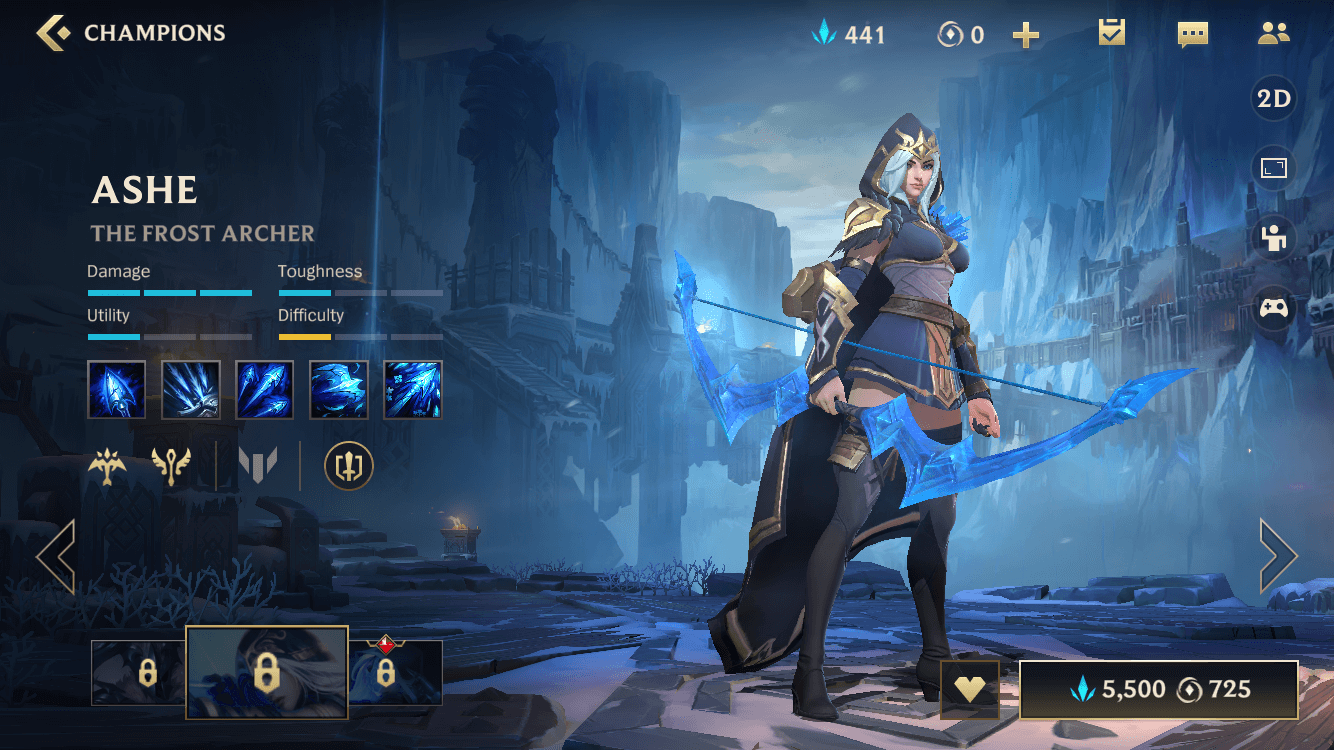
Task: Buy Wild Cores with the plus icon
Action: [1025, 34]
